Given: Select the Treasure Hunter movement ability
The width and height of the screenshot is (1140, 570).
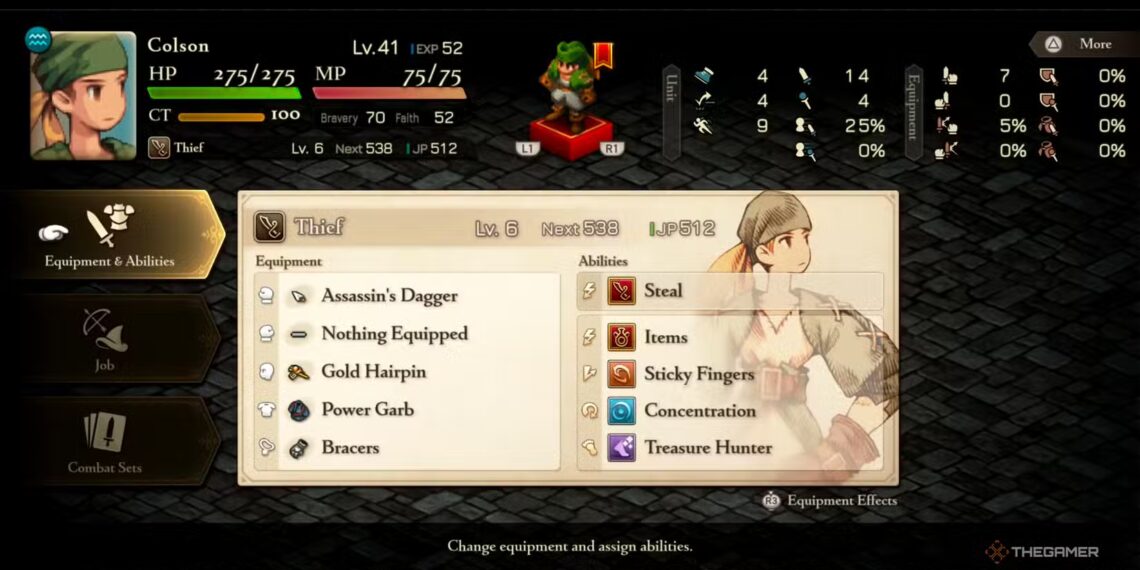Looking at the screenshot, I should click(730, 448).
